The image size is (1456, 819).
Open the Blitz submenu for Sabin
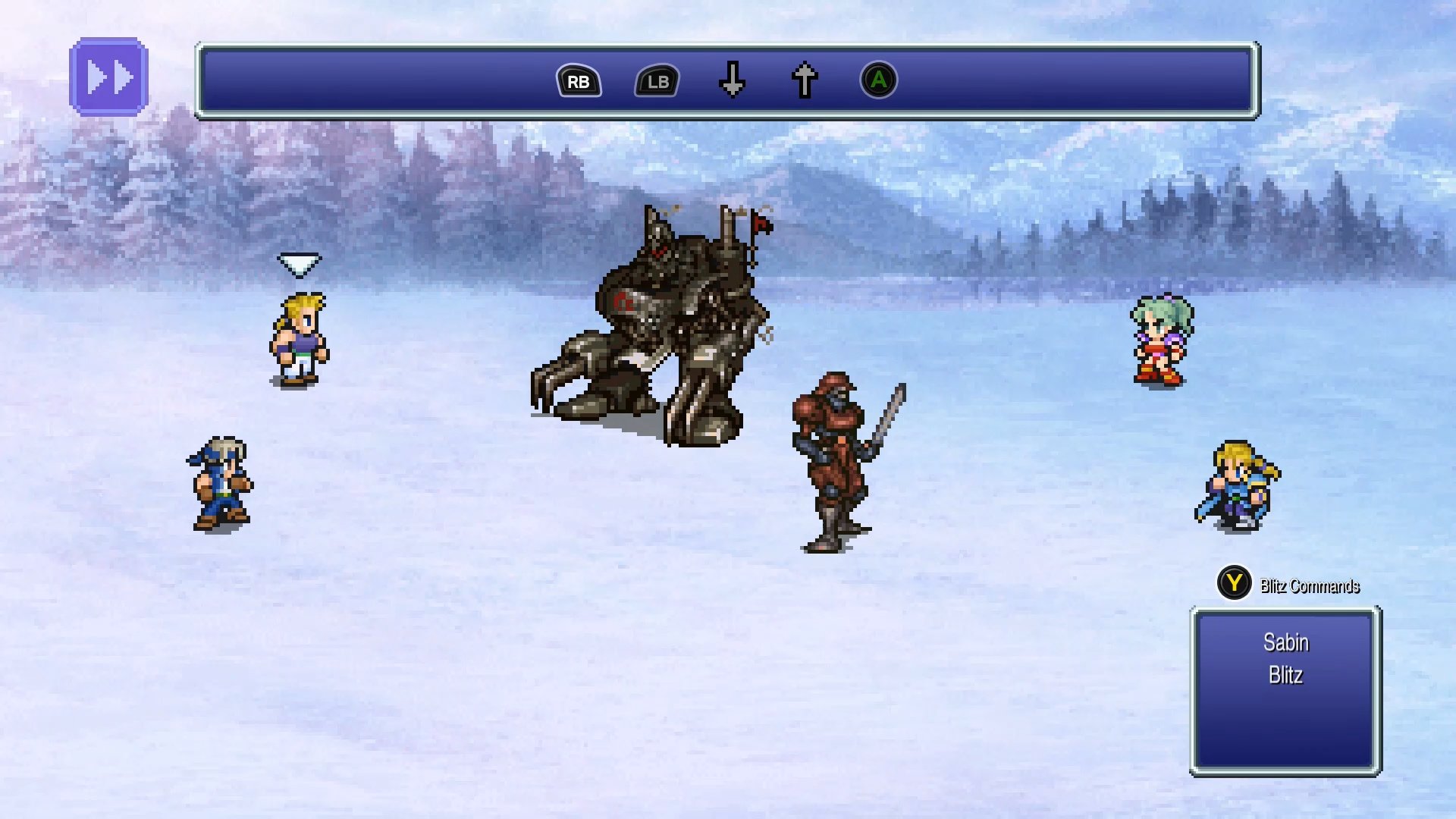(1287, 676)
